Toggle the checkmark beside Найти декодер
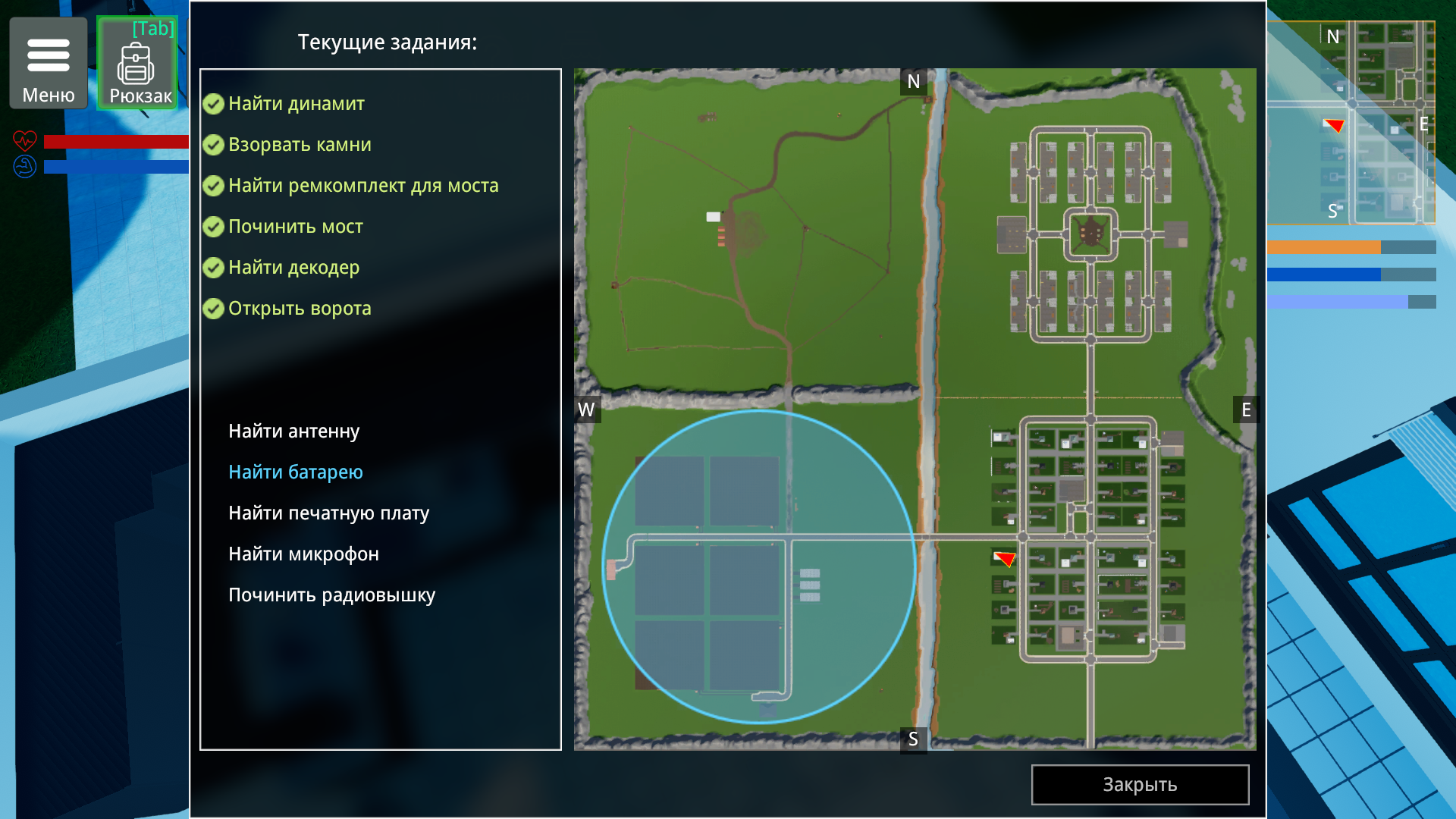Screen dimensions: 1456x819 [213, 267]
